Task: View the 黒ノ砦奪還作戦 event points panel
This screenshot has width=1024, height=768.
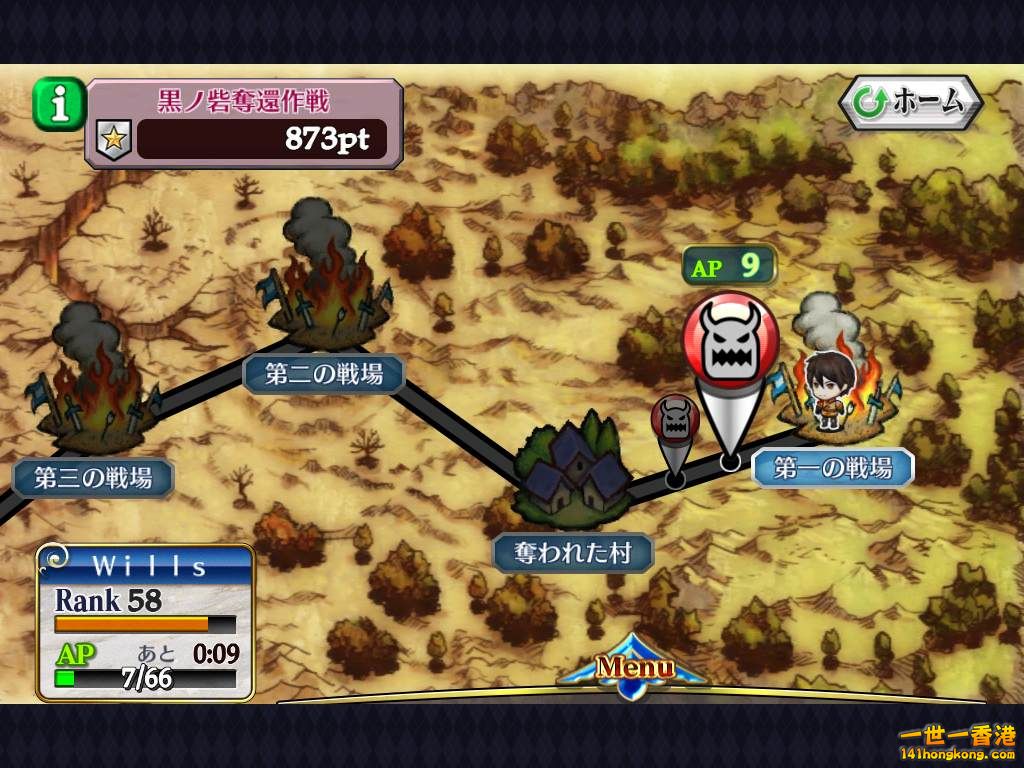Action: point(245,124)
